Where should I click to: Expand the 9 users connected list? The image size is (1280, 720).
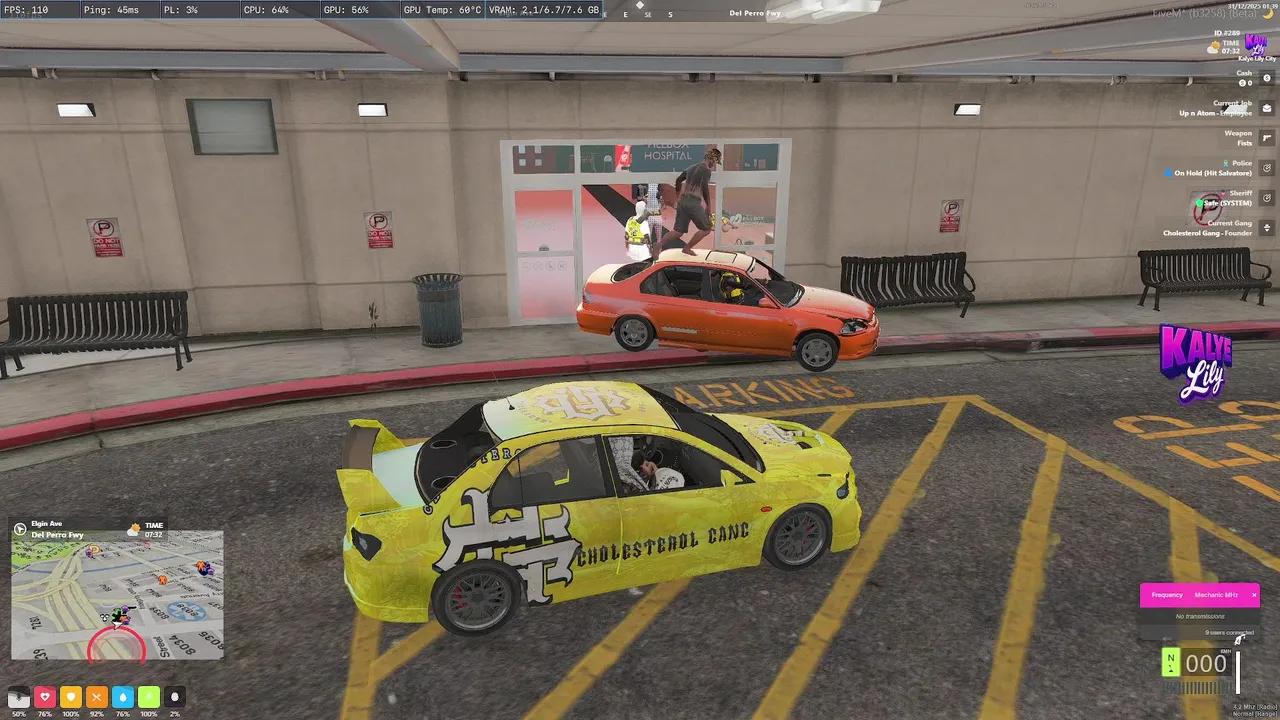click(1229, 633)
